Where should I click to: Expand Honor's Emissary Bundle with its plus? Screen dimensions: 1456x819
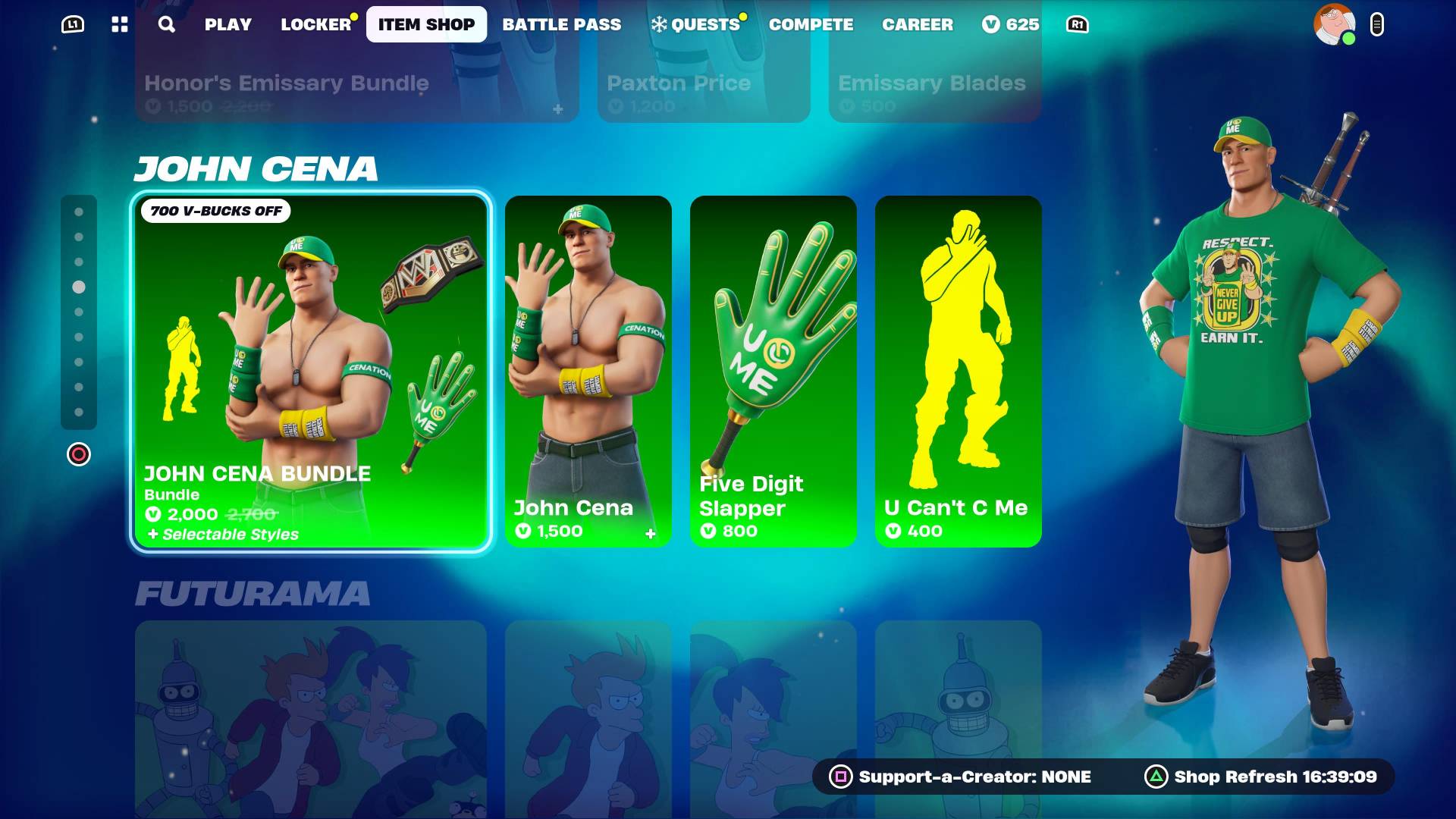tap(559, 108)
